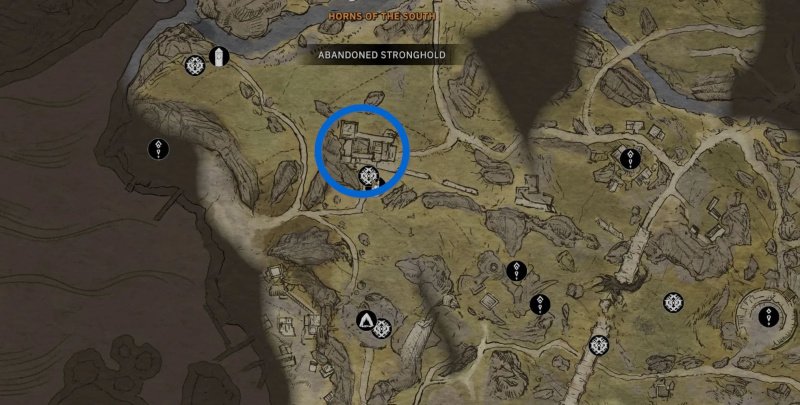Click the diamond marker inside the circular ruin

(768, 317)
